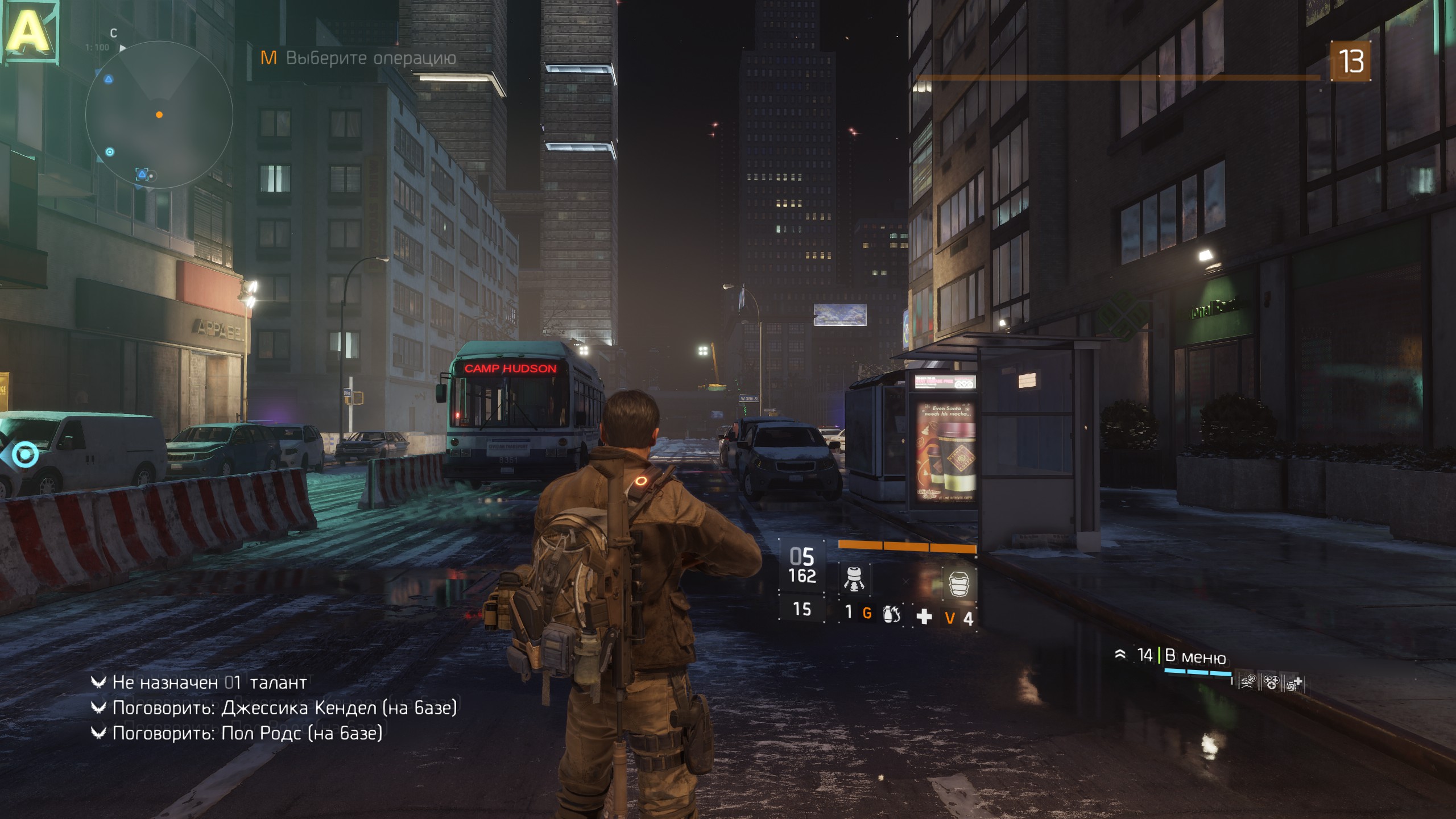Screen dimensions: 1456x819
Task: Click the teammate's turret skill icon
Action: pos(1248,682)
